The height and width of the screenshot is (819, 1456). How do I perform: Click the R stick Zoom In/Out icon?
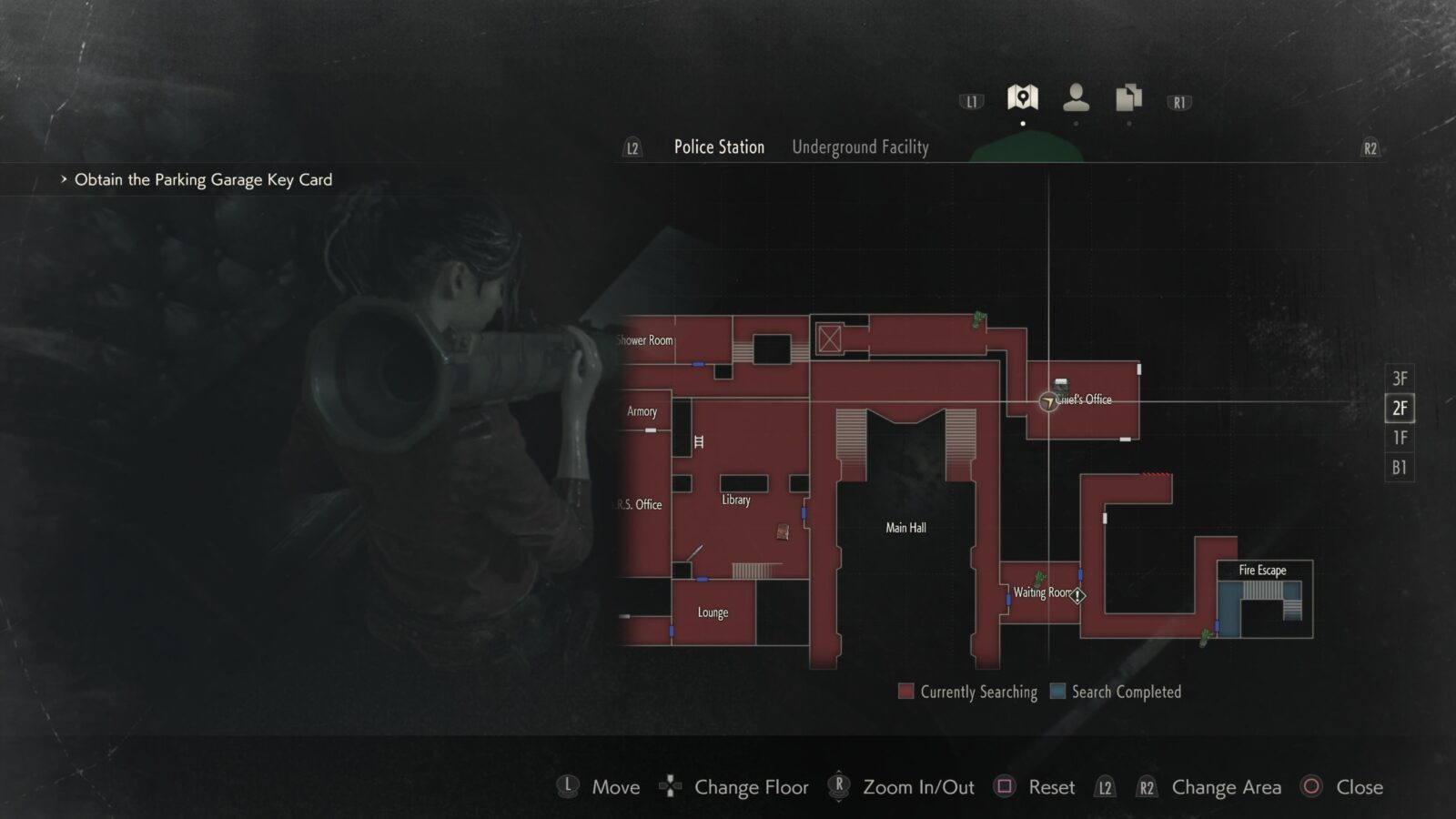pyautogui.click(x=837, y=786)
